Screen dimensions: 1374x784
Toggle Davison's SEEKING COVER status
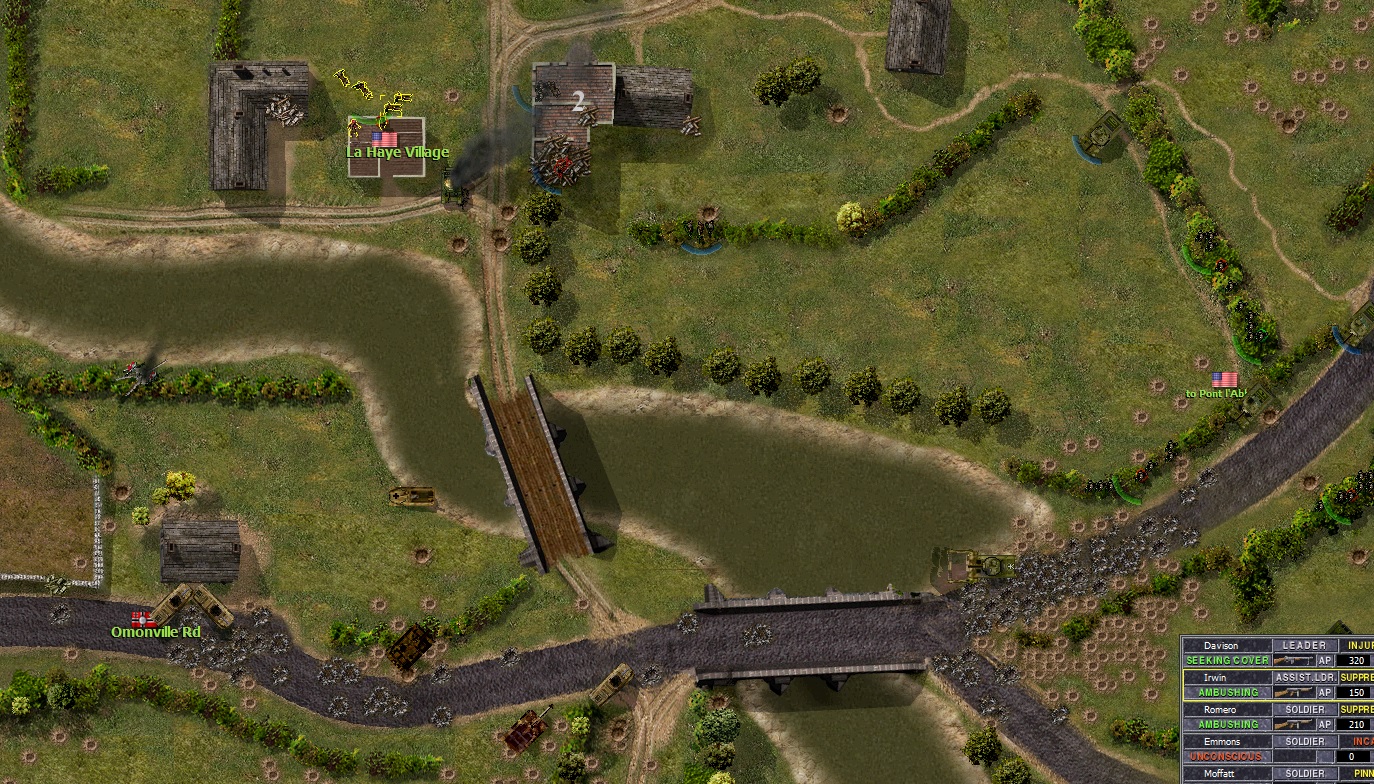click(1225, 660)
